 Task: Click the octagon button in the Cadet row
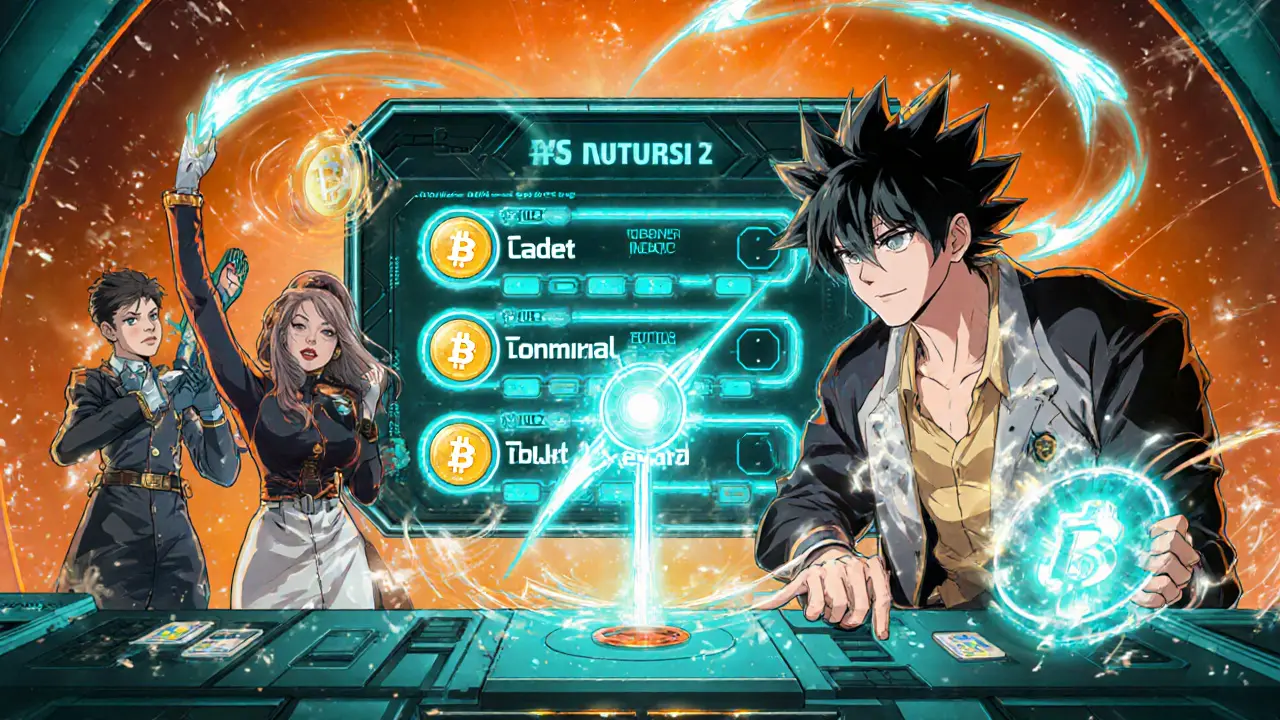click(755, 246)
